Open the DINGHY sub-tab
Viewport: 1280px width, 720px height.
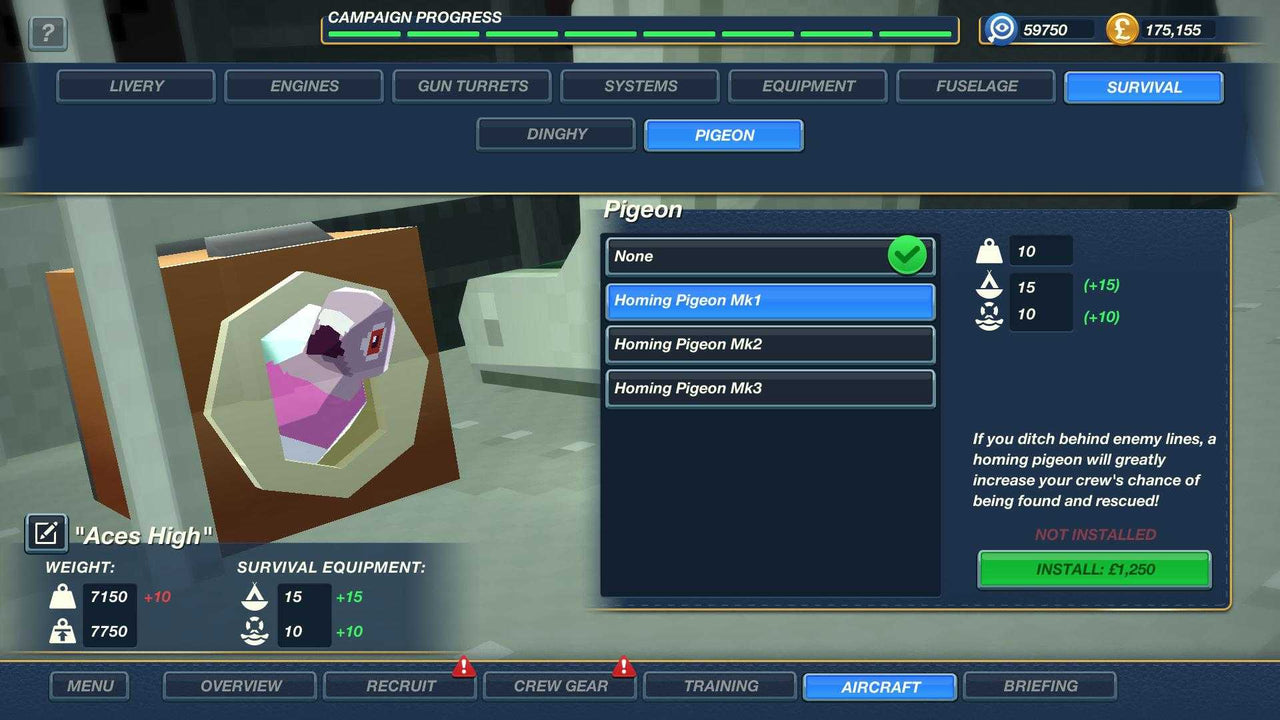point(555,134)
